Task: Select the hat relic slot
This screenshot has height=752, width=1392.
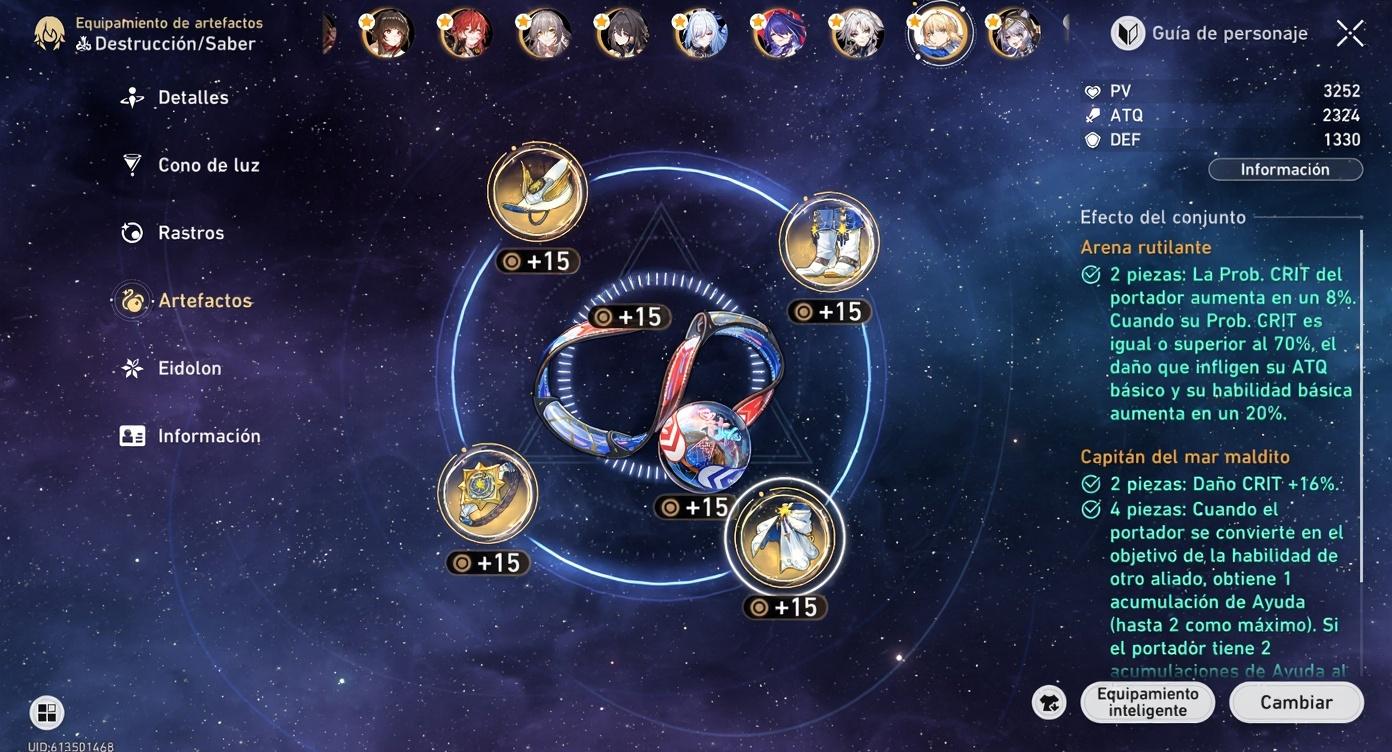Action: (537, 191)
